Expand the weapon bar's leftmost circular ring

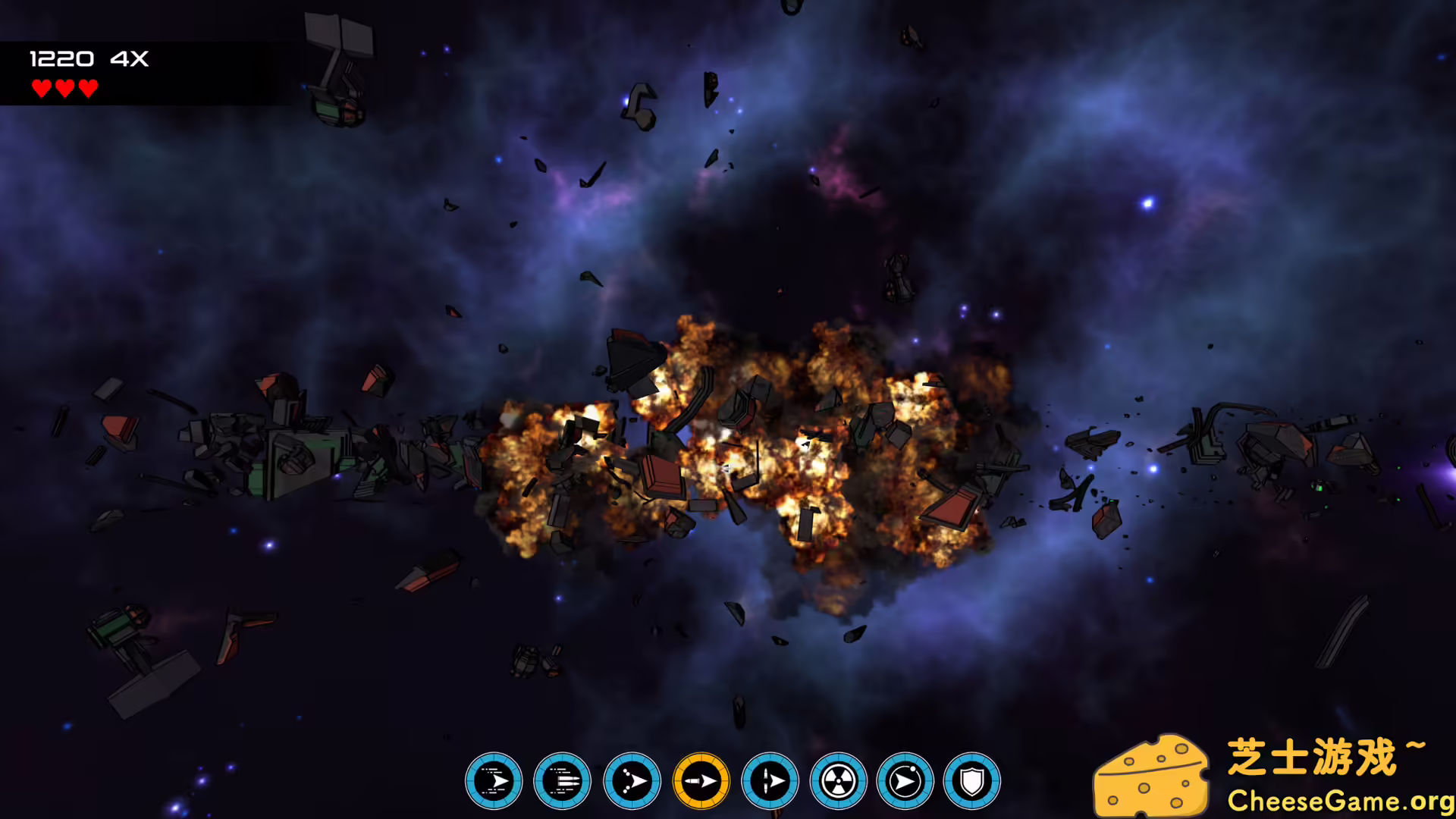point(494,780)
